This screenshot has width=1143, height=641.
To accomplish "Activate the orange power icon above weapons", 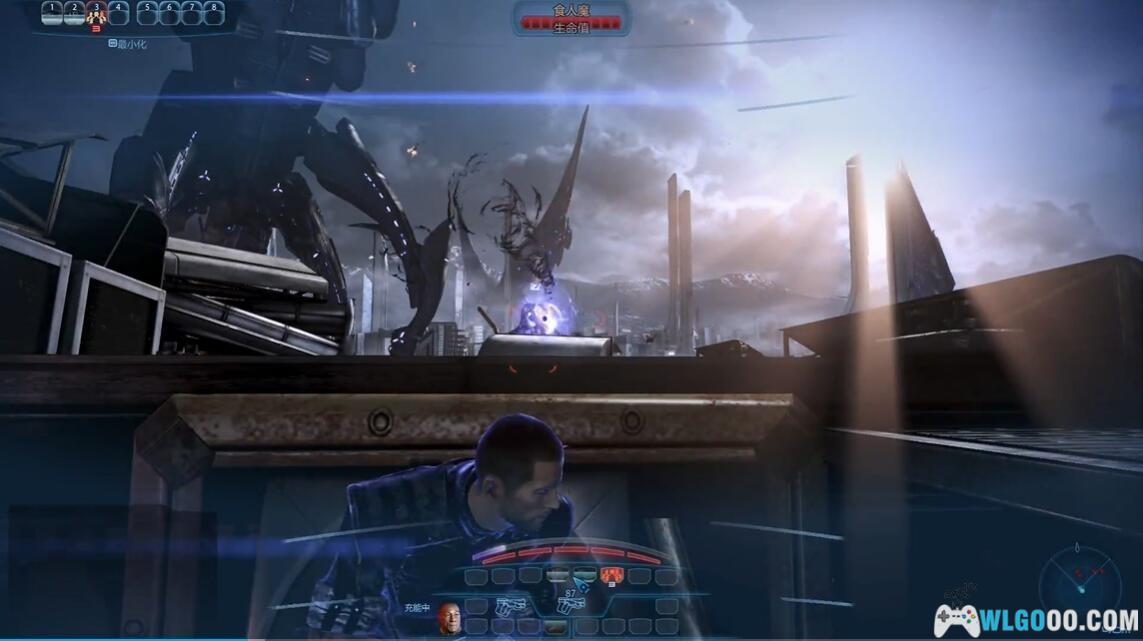I will 612,575.
